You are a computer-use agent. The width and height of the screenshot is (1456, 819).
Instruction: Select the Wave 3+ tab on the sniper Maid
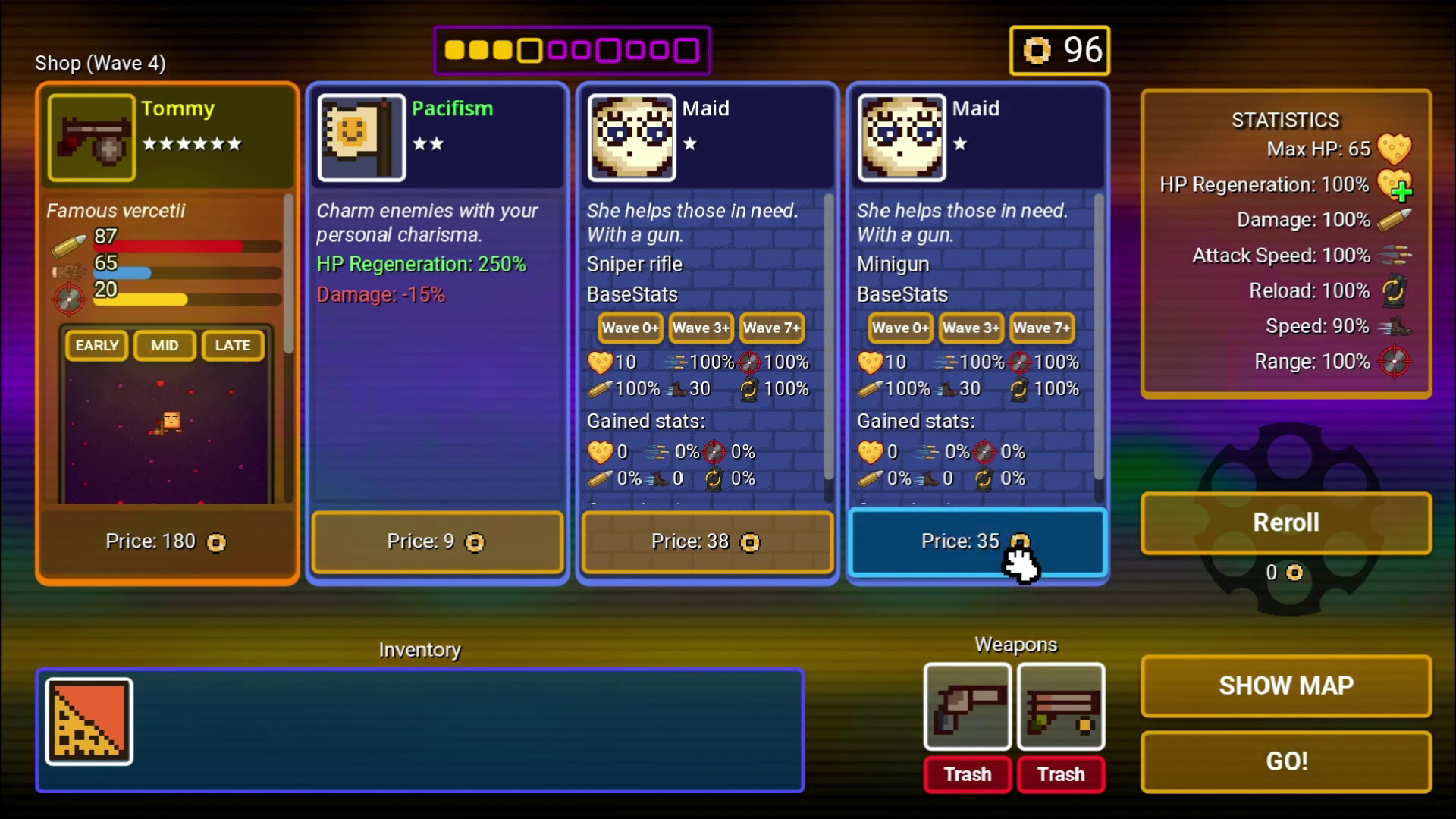pos(700,328)
